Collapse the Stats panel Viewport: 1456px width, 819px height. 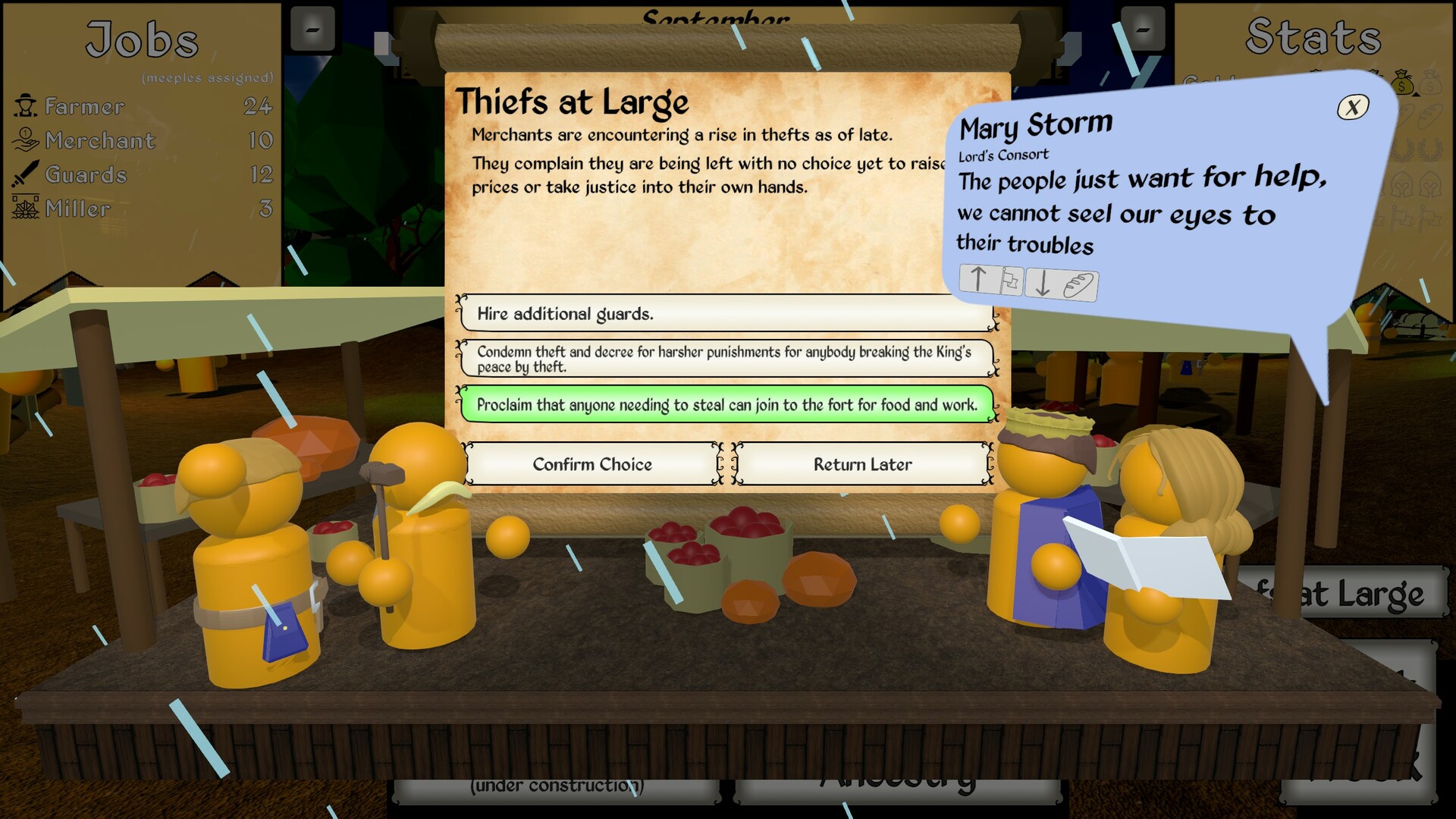click(x=1142, y=30)
